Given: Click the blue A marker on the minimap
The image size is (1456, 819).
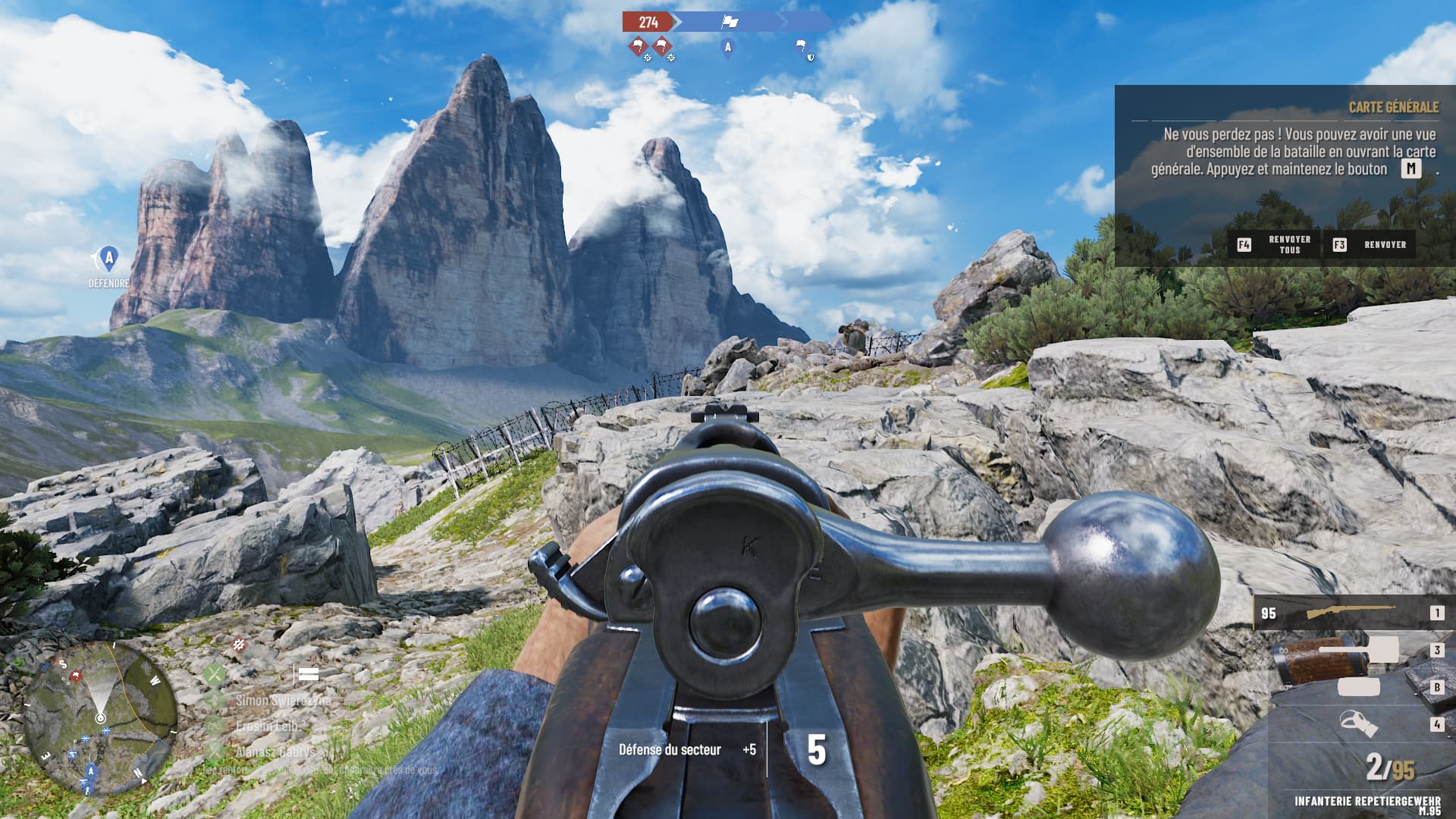Looking at the screenshot, I should pos(91,771).
